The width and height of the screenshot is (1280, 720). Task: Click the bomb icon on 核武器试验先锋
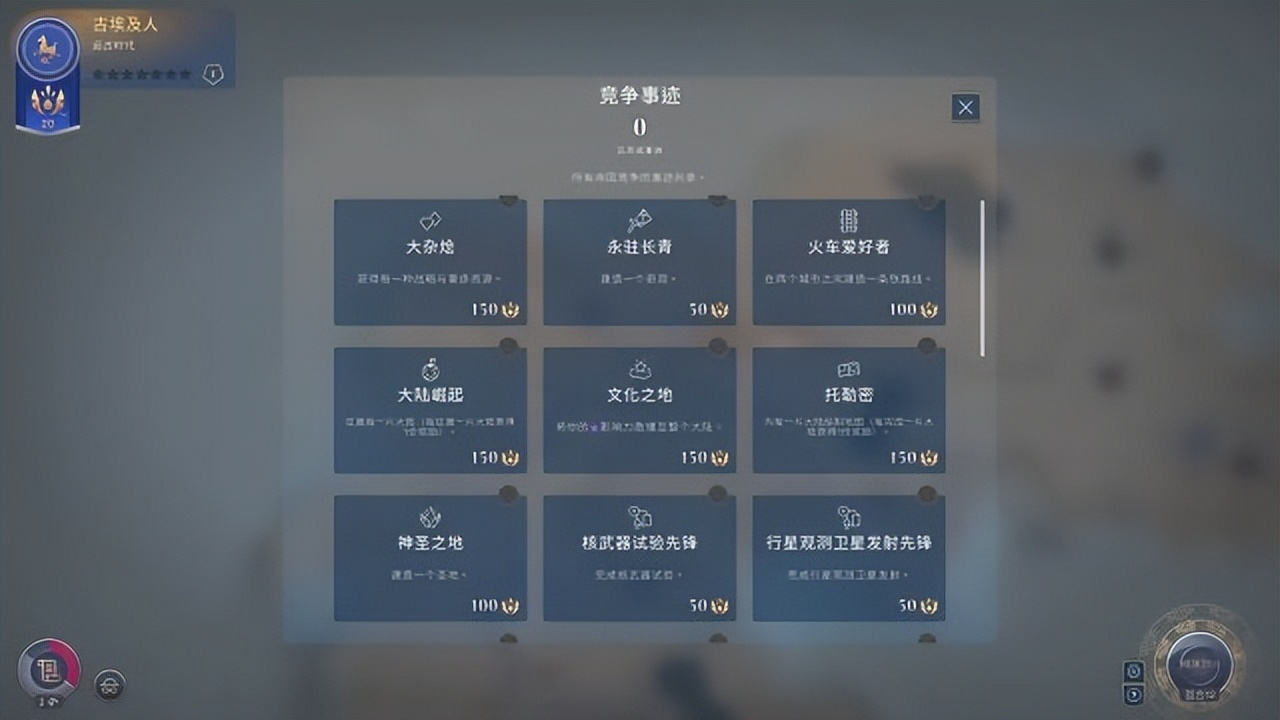pyautogui.click(x=640, y=515)
